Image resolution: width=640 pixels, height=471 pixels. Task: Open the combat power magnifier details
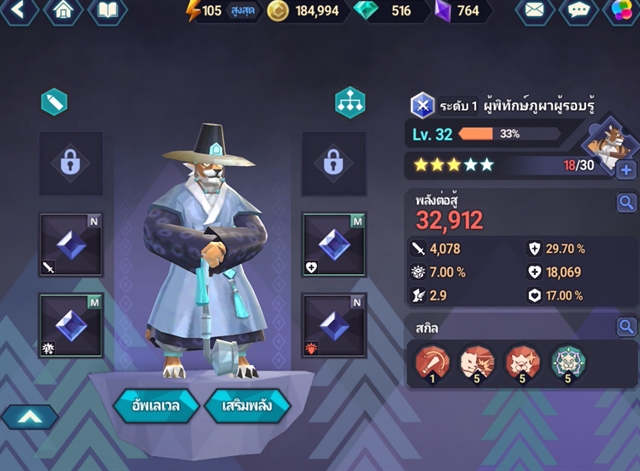point(627,204)
